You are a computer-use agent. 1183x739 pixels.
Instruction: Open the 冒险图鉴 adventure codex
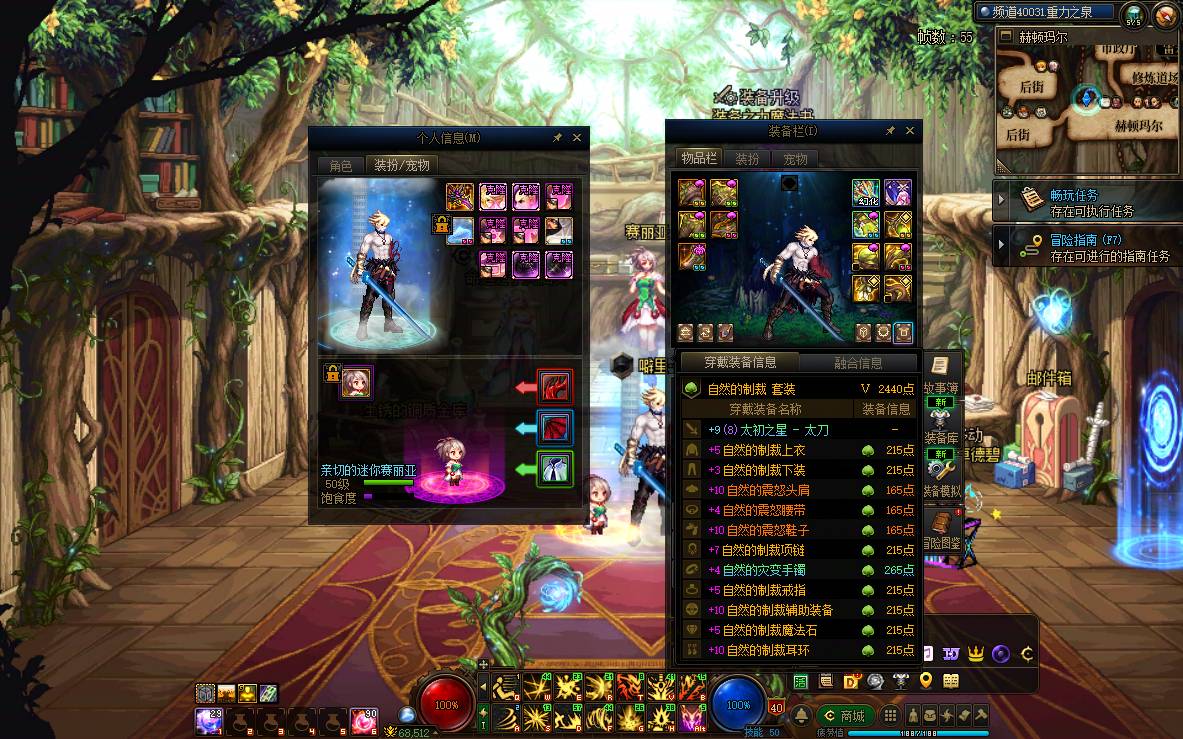pos(941,528)
